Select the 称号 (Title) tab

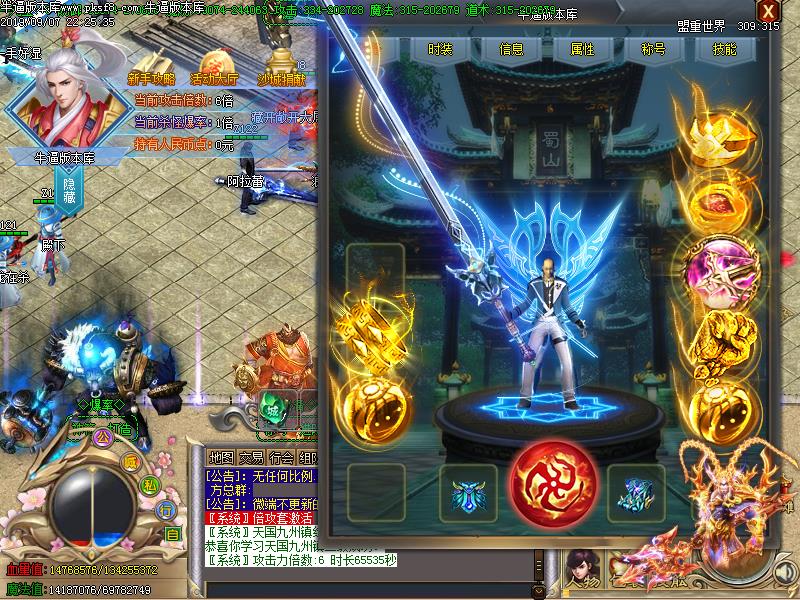click(x=654, y=49)
